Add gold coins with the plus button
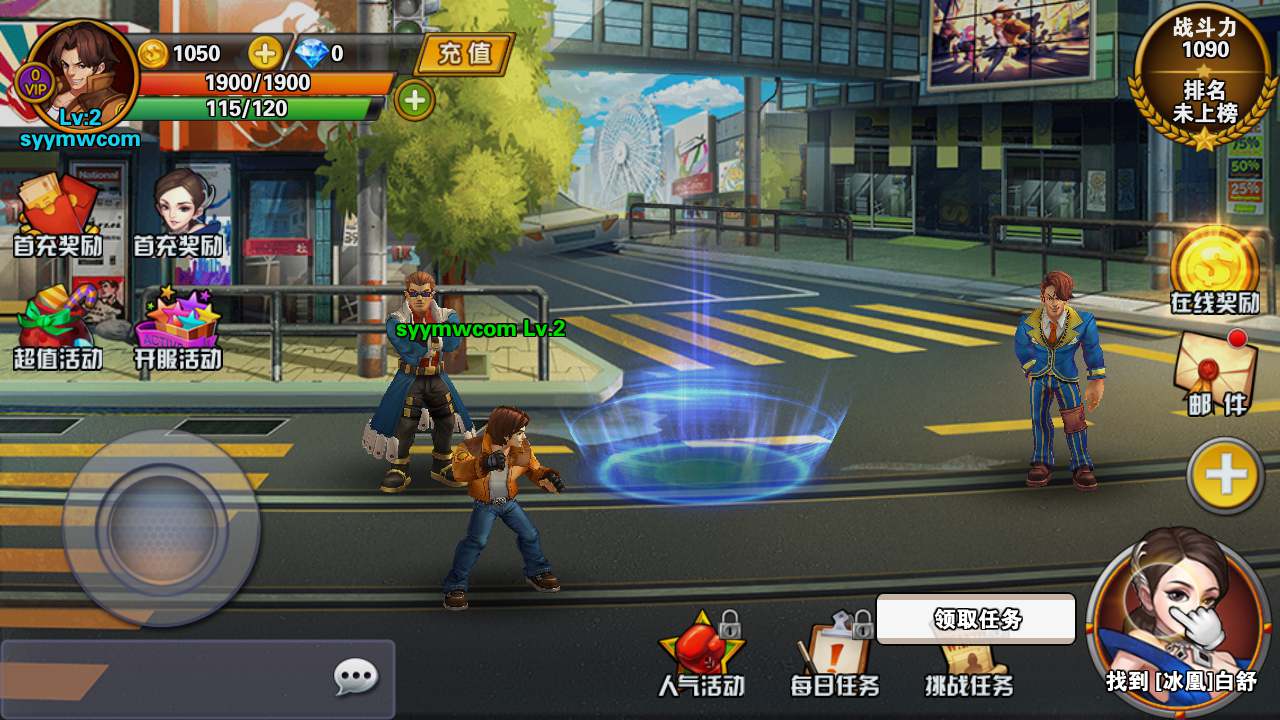Image resolution: width=1280 pixels, height=720 pixels. [265, 52]
